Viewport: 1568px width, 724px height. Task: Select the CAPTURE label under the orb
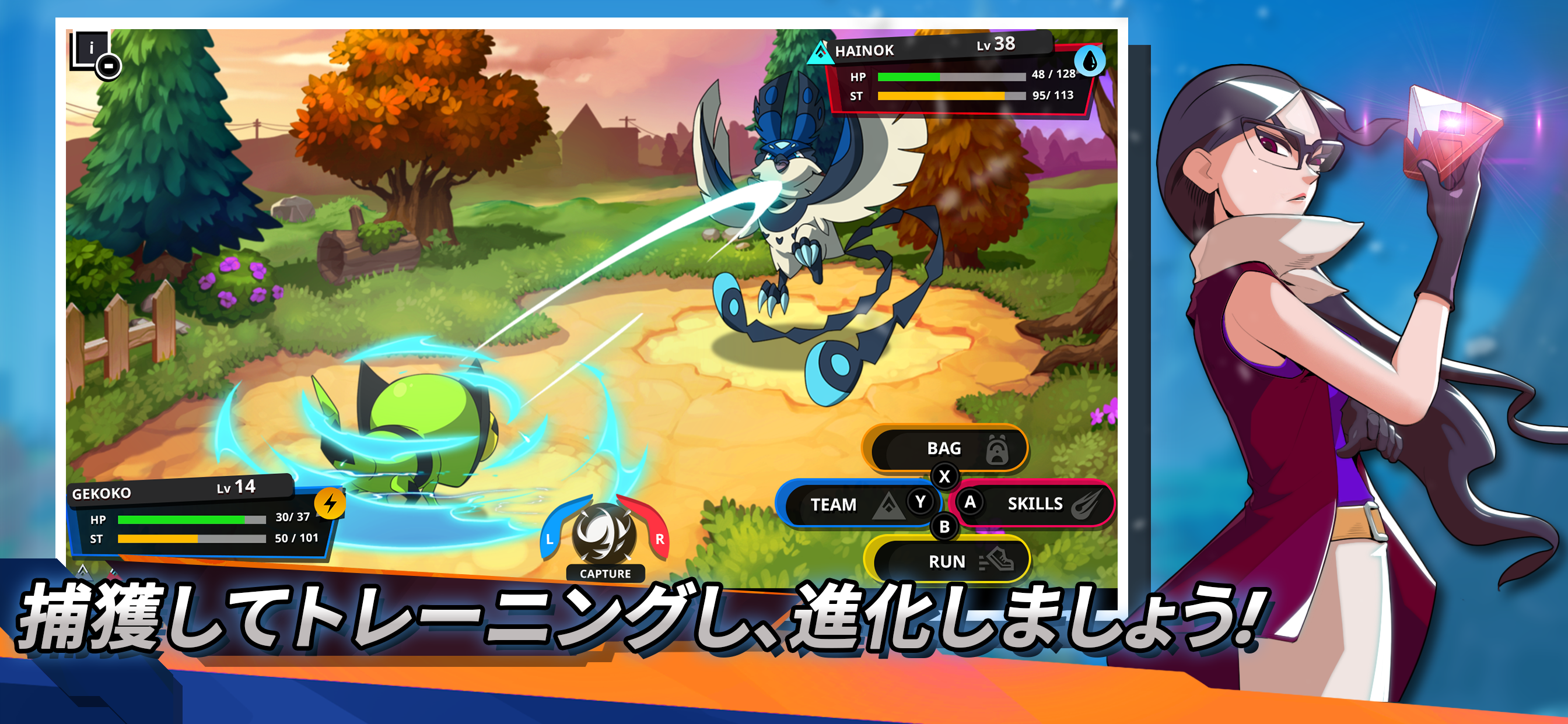point(607,572)
